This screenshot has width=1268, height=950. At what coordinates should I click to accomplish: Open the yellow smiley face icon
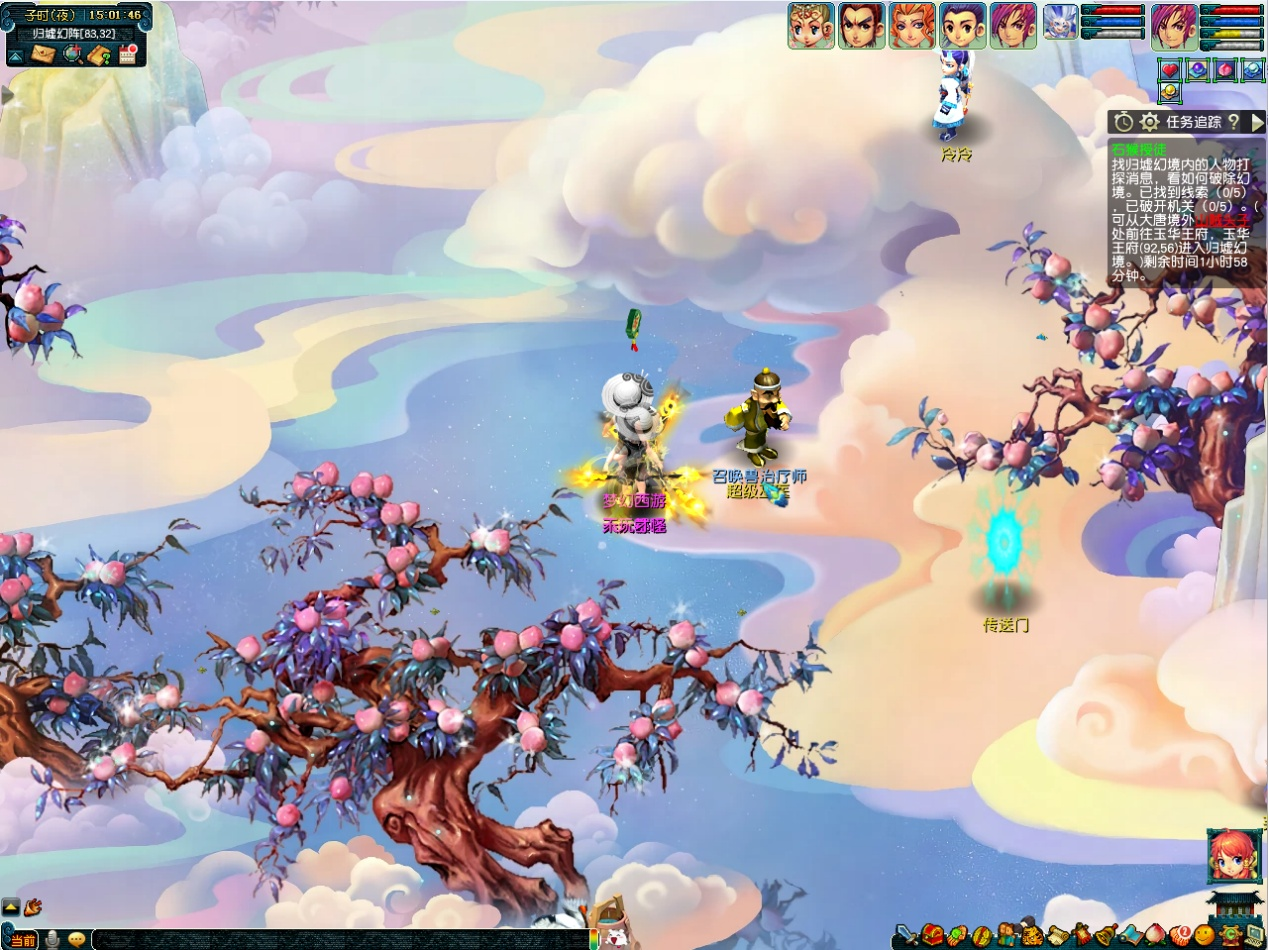click(1205, 936)
